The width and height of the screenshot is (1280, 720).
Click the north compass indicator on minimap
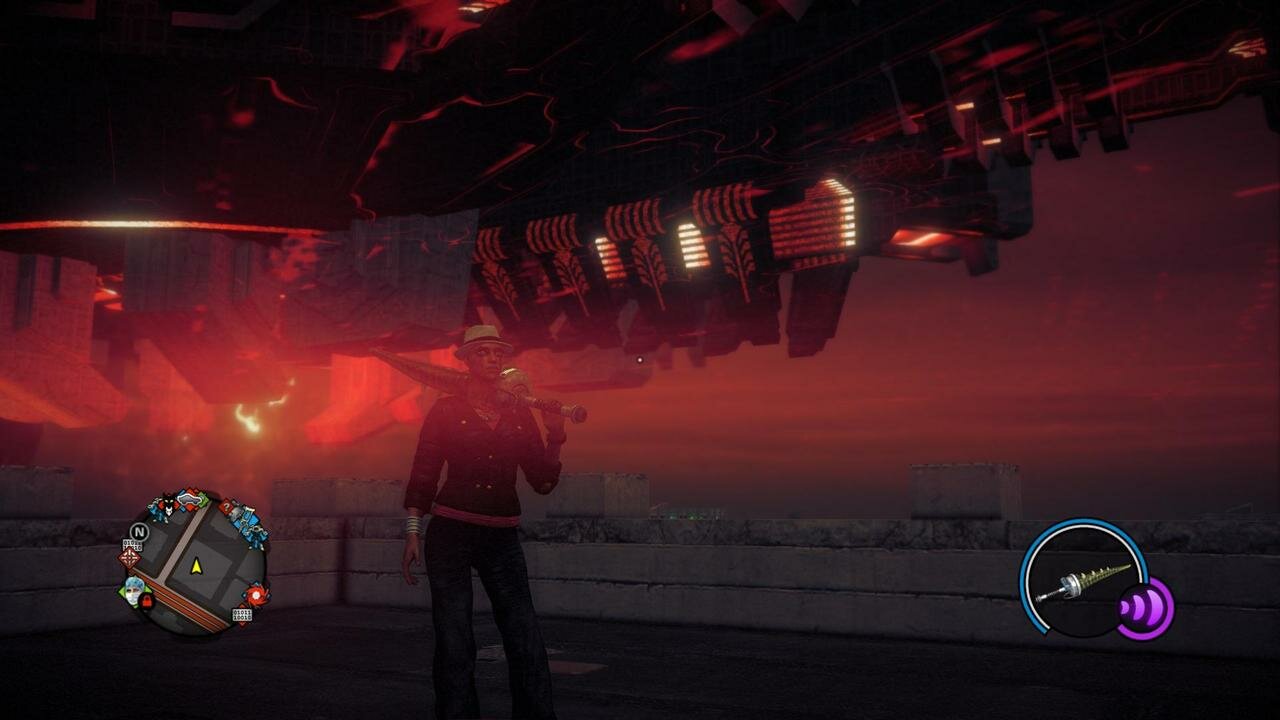[139, 531]
